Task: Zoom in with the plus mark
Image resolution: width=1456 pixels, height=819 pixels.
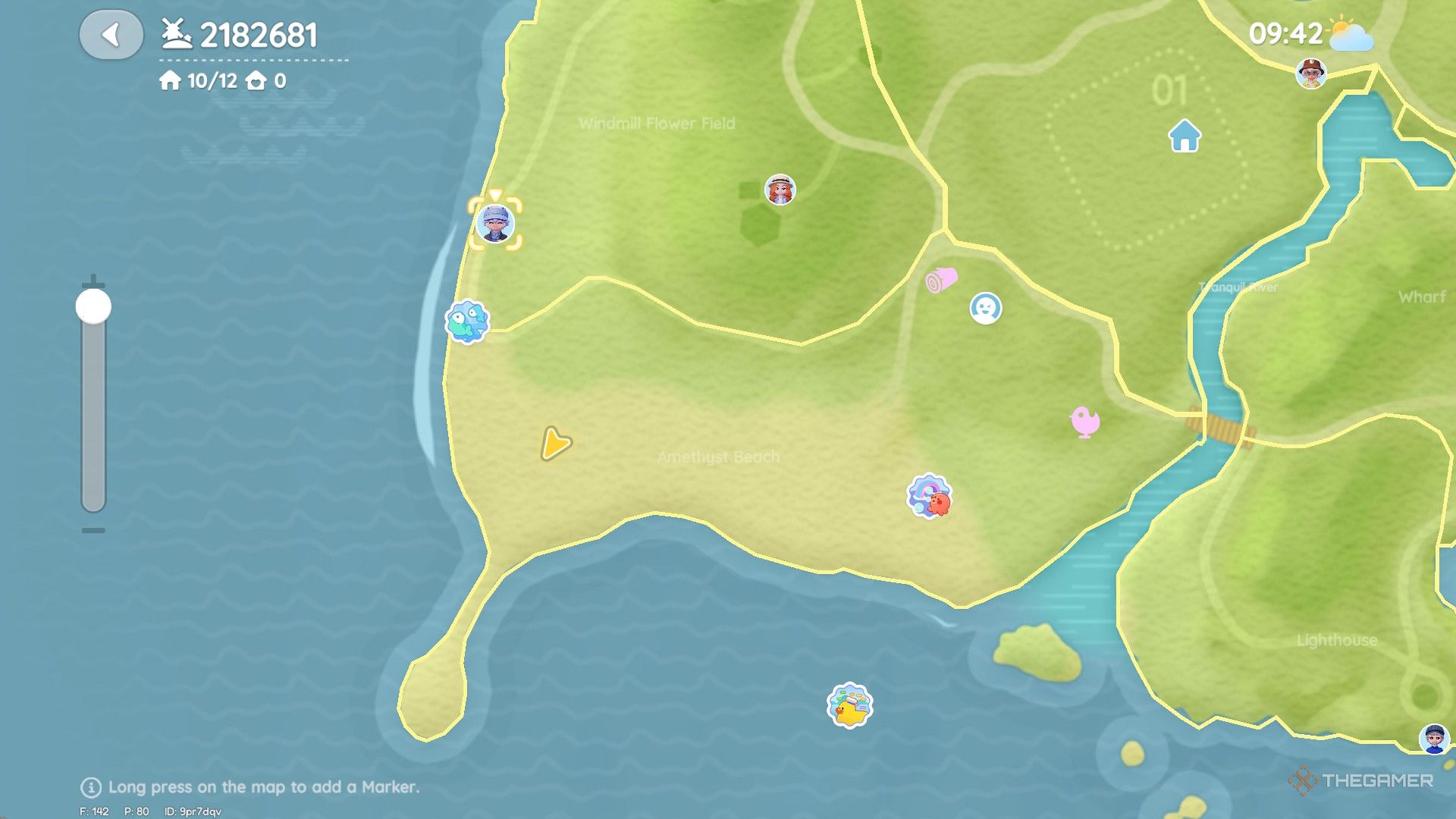Action: pyautogui.click(x=93, y=278)
